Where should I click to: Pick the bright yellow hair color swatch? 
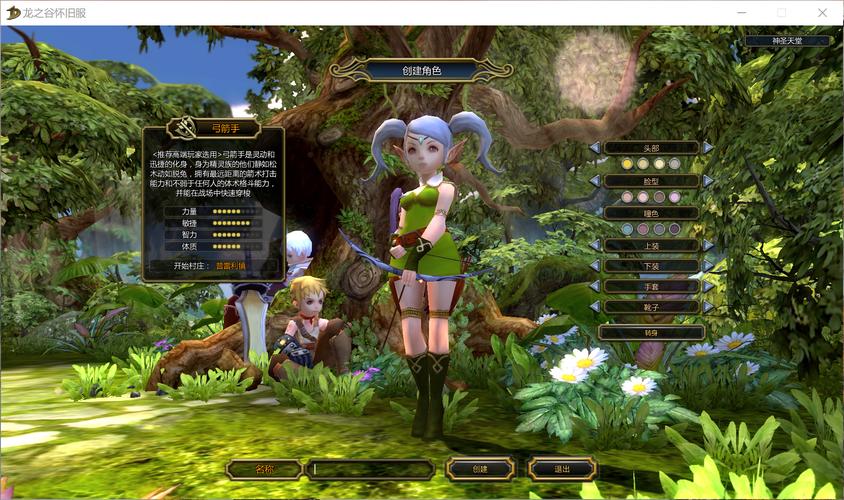click(x=627, y=163)
